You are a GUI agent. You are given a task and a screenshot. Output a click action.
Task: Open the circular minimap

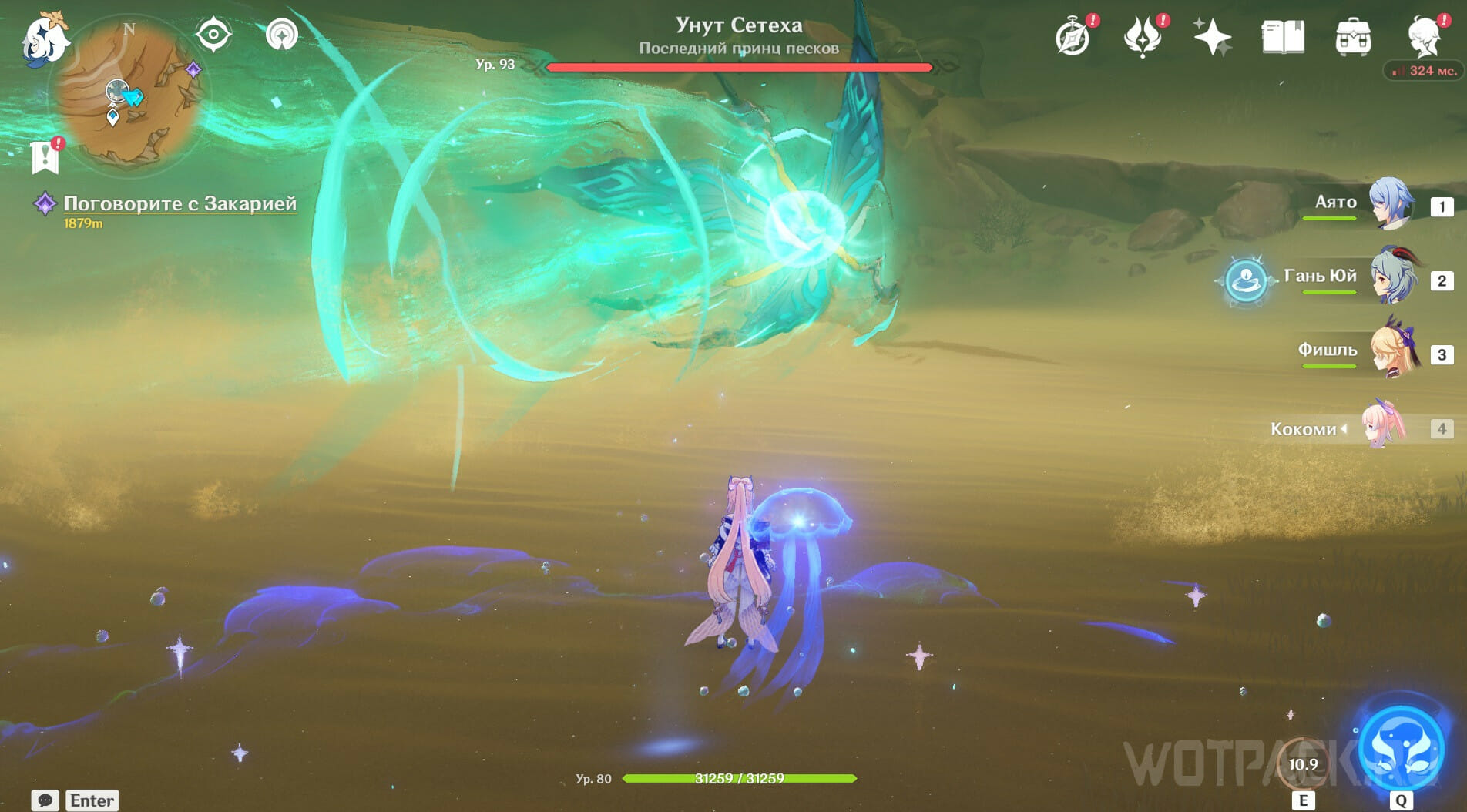click(129, 92)
